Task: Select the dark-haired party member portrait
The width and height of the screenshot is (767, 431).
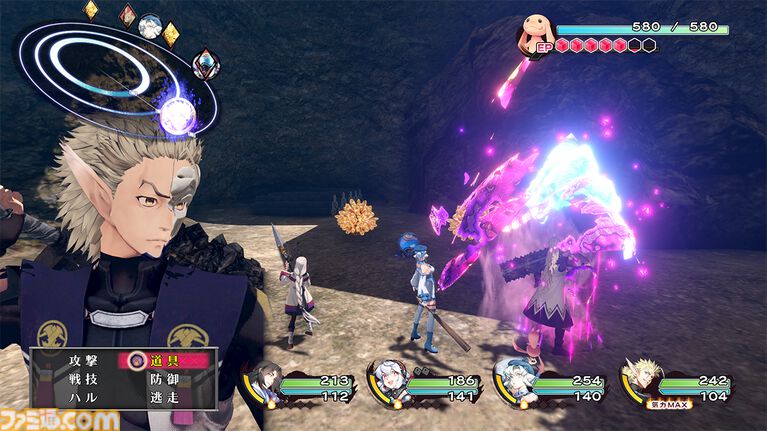Action: click(265, 383)
